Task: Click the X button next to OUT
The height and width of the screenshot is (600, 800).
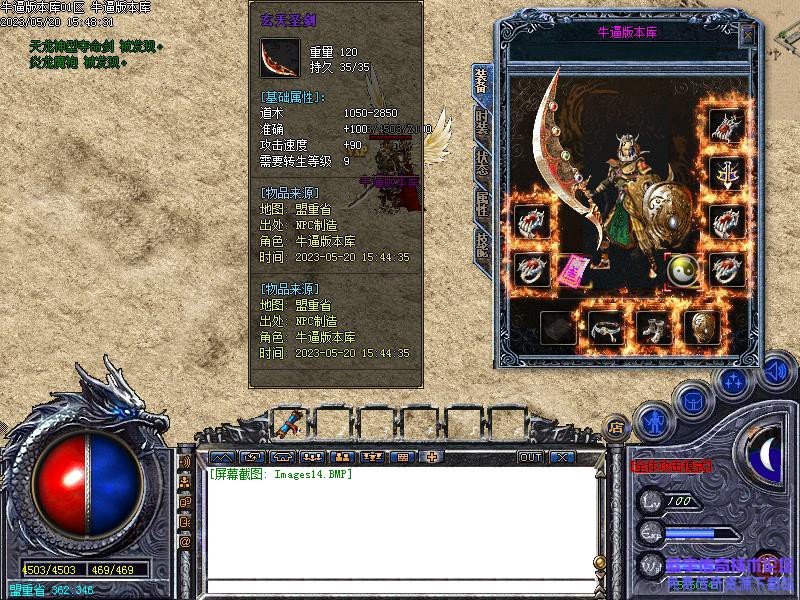Action: (x=563, y=457)
